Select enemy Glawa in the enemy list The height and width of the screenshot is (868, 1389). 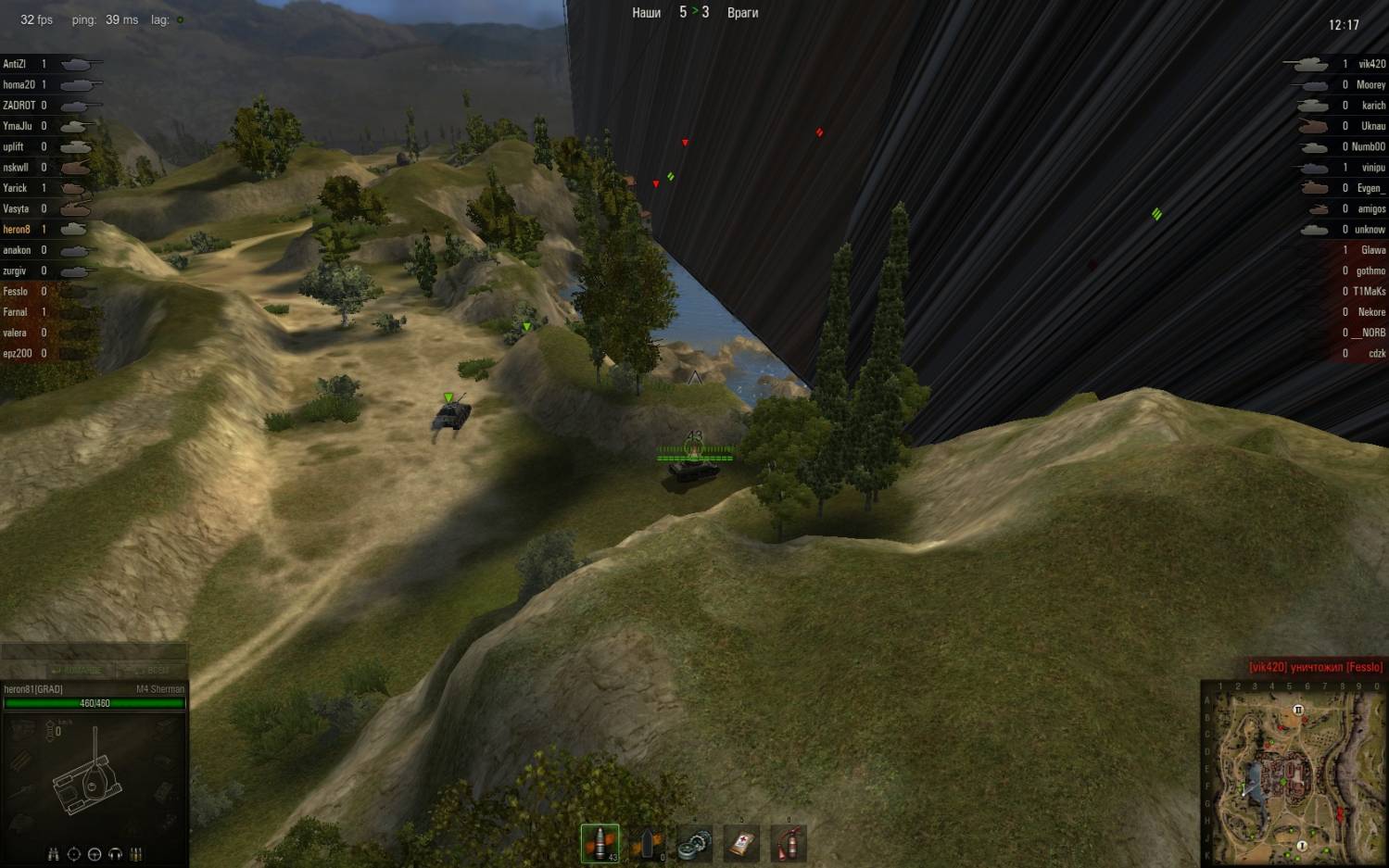coord(1372,250)
